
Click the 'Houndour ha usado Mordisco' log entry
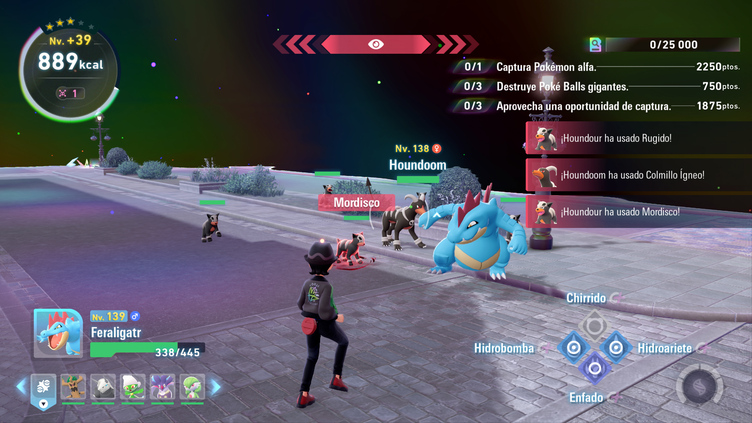[635, 211]
